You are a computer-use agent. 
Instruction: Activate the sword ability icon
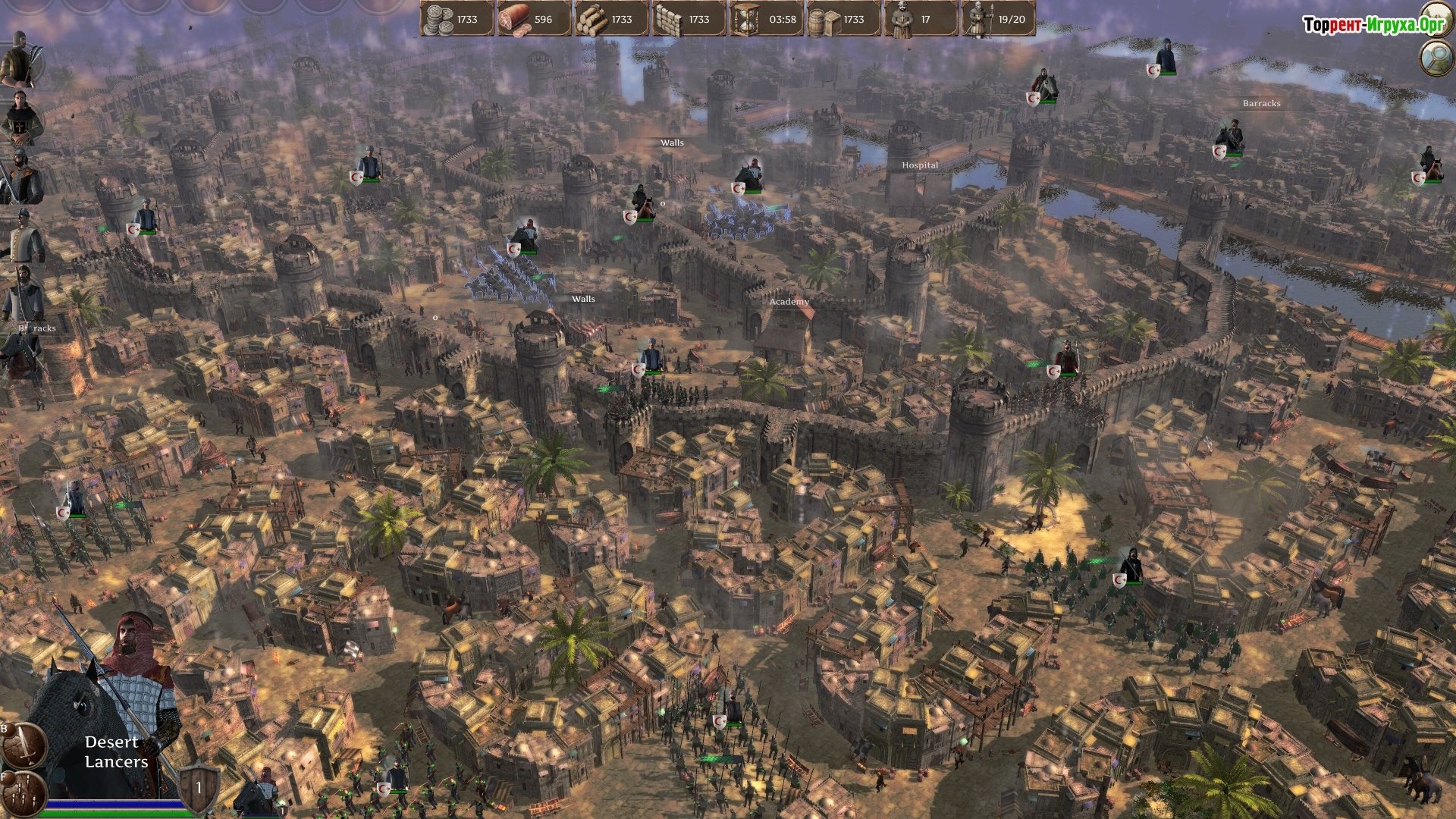pos(24,745)
